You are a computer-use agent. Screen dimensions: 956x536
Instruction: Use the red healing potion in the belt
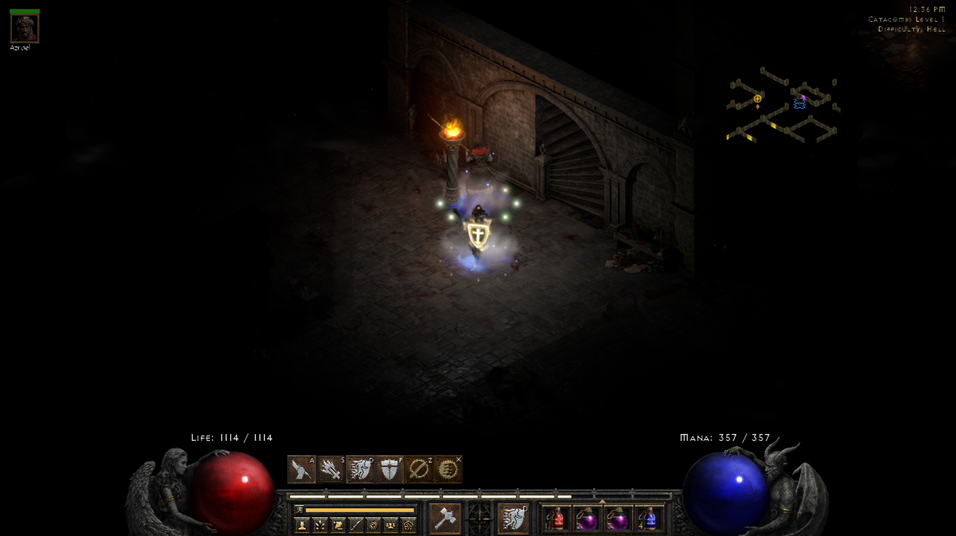pos(557,518)
